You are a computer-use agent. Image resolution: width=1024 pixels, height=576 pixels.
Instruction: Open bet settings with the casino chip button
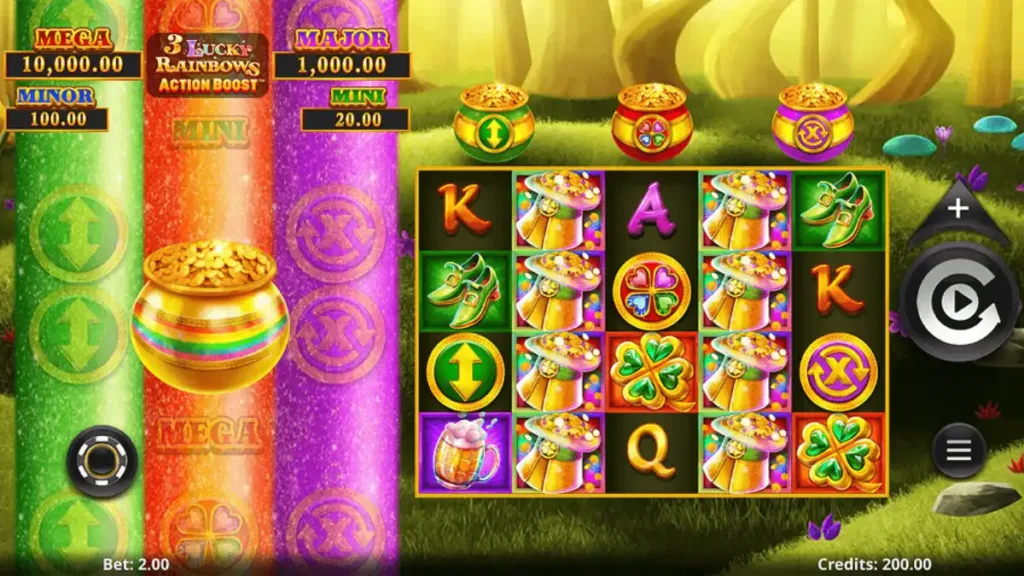102,461
